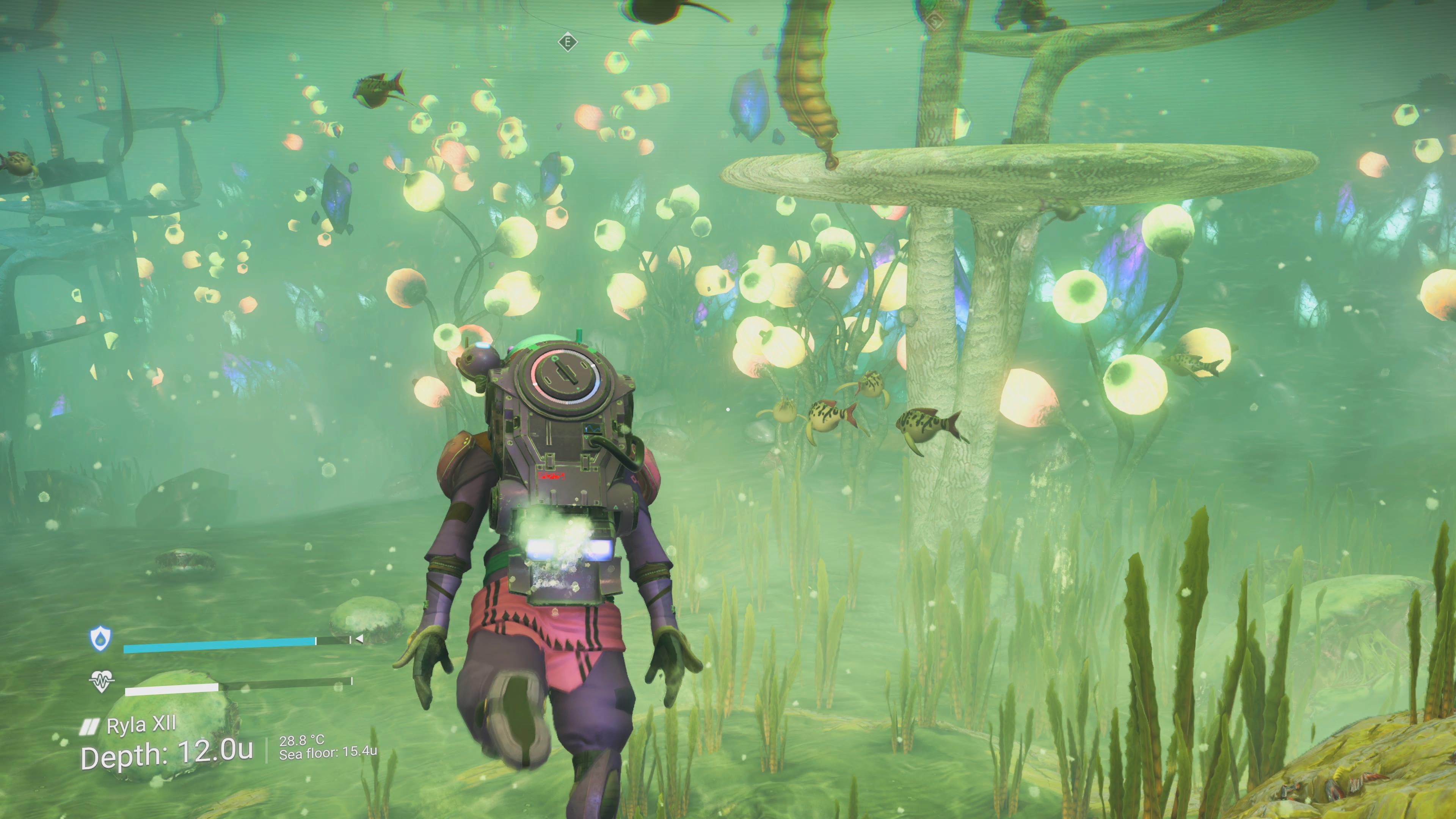Select the Ryla XII planet label

tap(141, 725)
